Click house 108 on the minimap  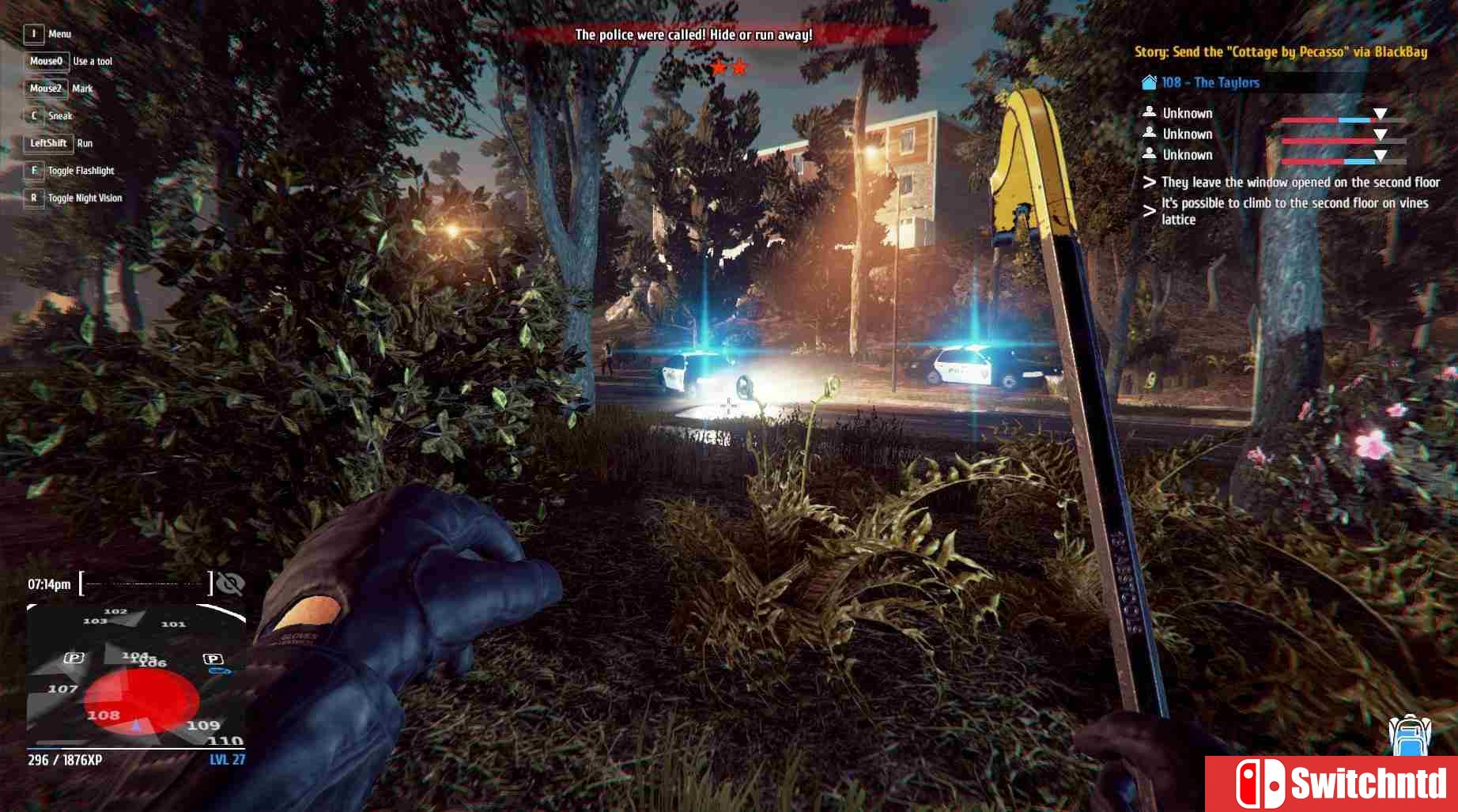coord(104,716)
